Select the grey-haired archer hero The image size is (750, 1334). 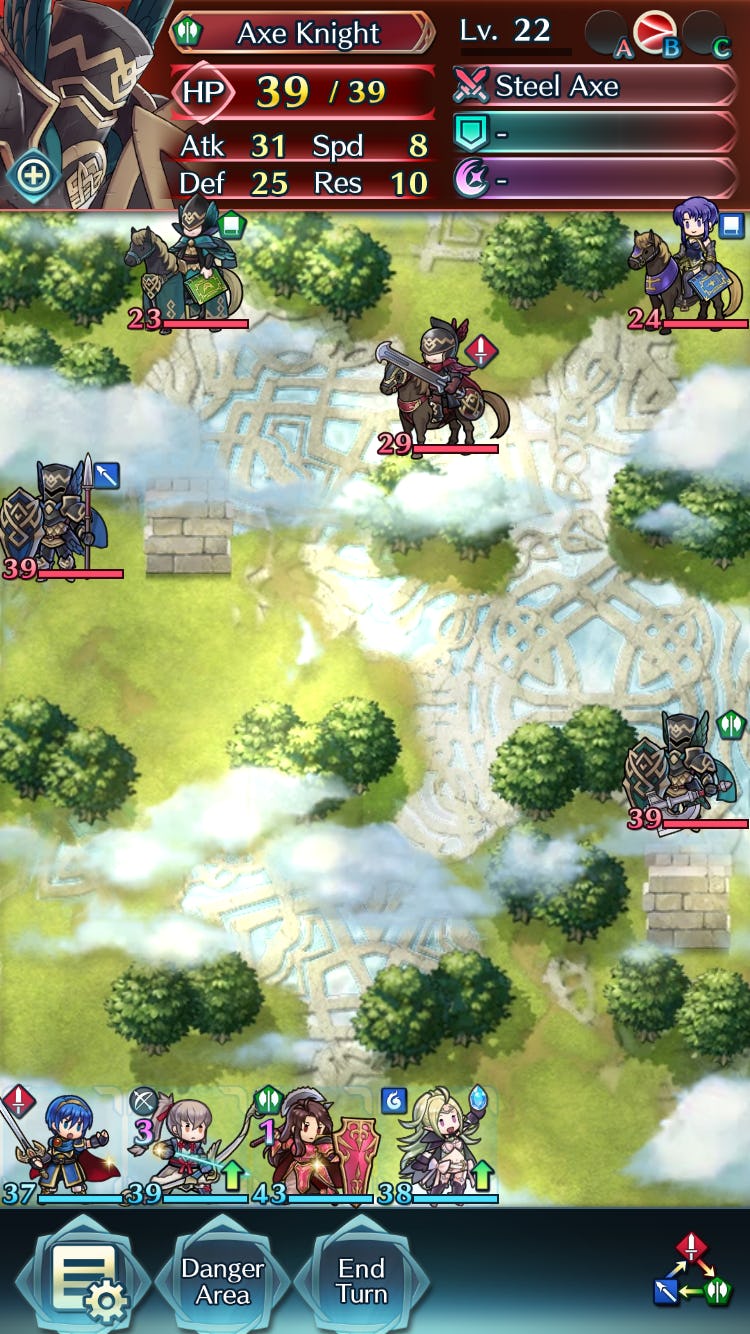click(187, 1145)
